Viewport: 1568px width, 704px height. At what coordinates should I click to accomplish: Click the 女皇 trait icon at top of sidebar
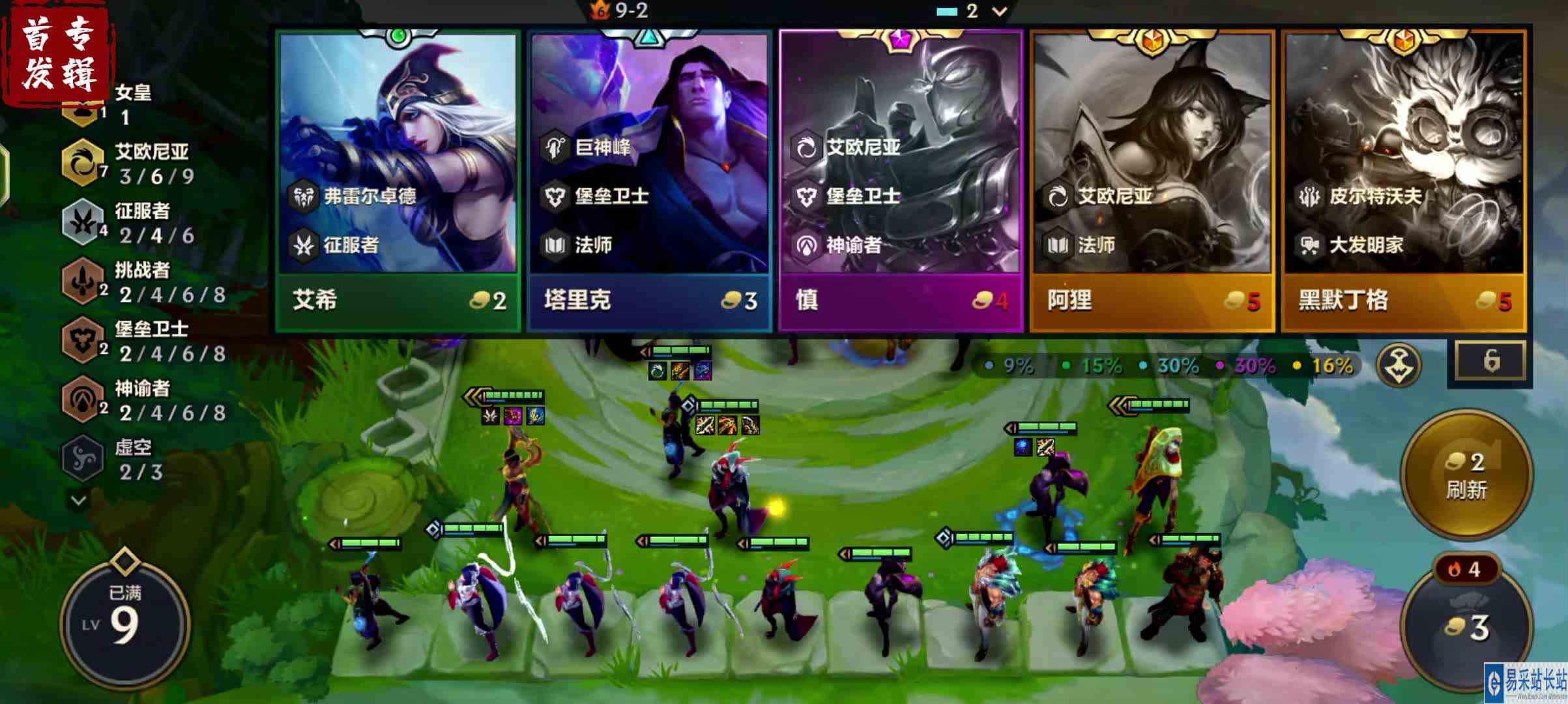tap(80, 112)
